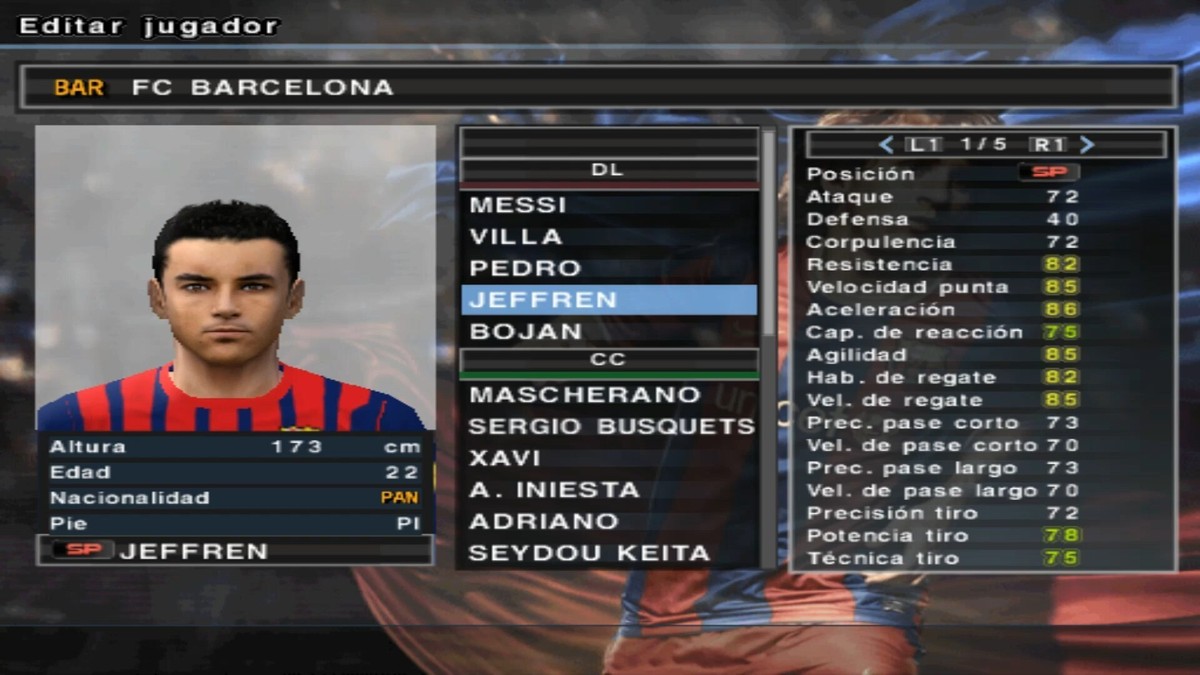Choose Villa from the forwards list

(x=516, y=237)
